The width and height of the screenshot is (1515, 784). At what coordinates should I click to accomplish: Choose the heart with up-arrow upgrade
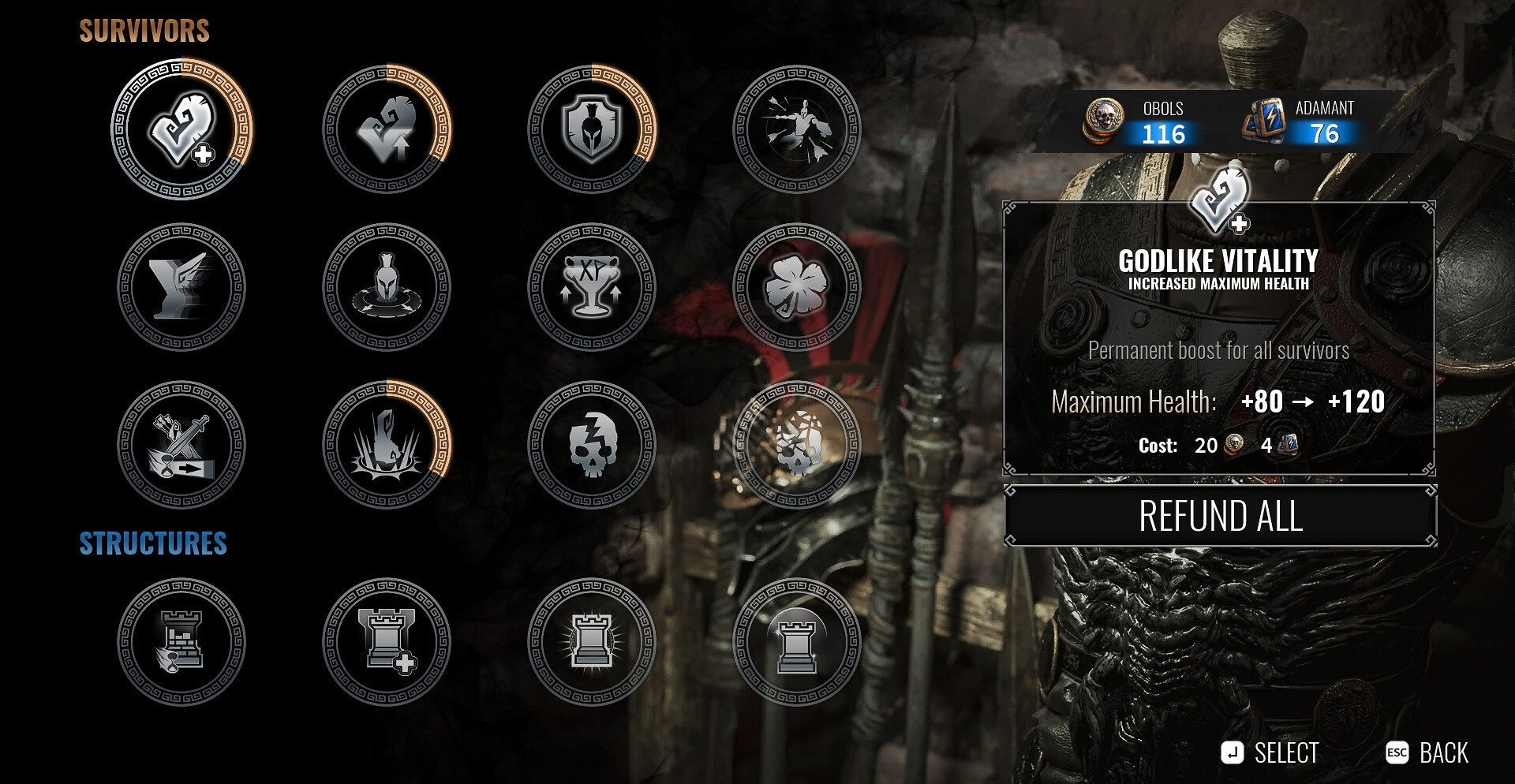click(x=387, y=129)
